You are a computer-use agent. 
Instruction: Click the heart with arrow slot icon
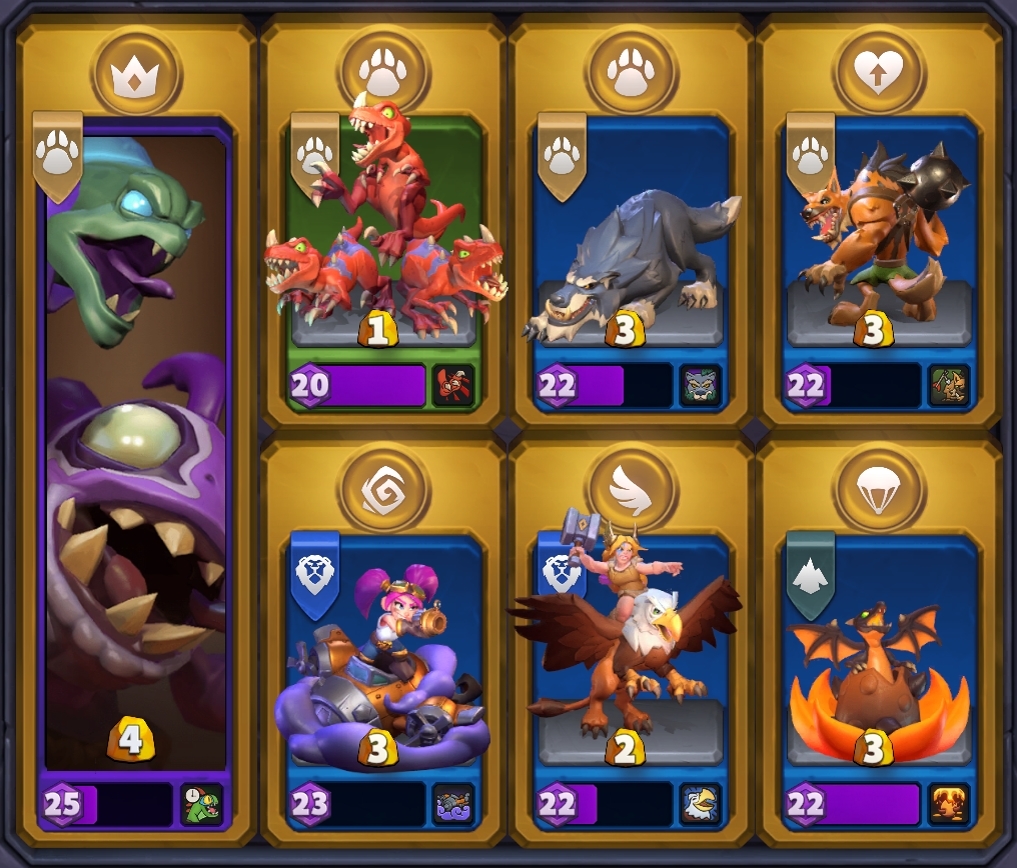[879, 74]
